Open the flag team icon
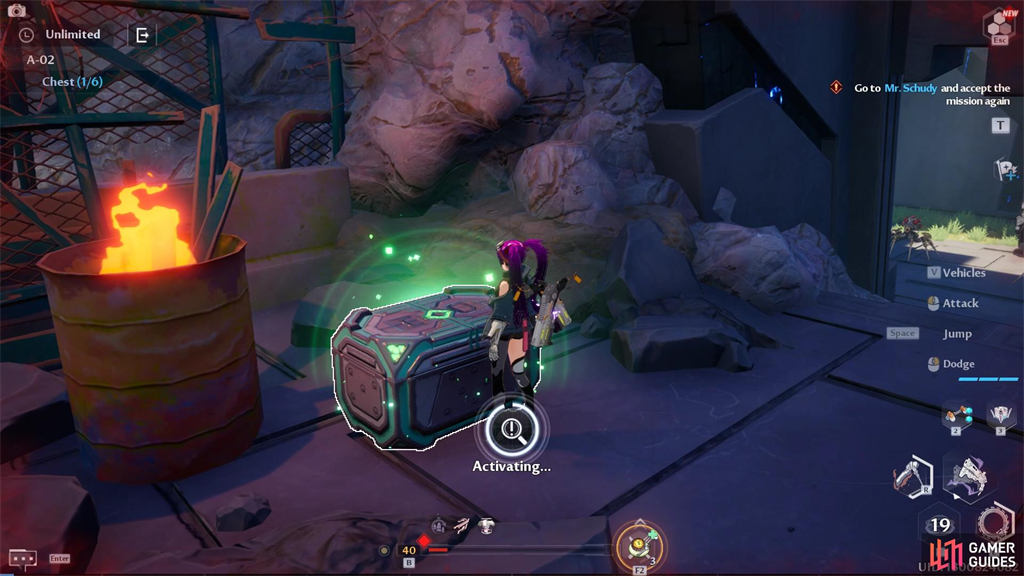This screenshot has height=576, width=1024. pyautogui.click(x=1006, y=170)
